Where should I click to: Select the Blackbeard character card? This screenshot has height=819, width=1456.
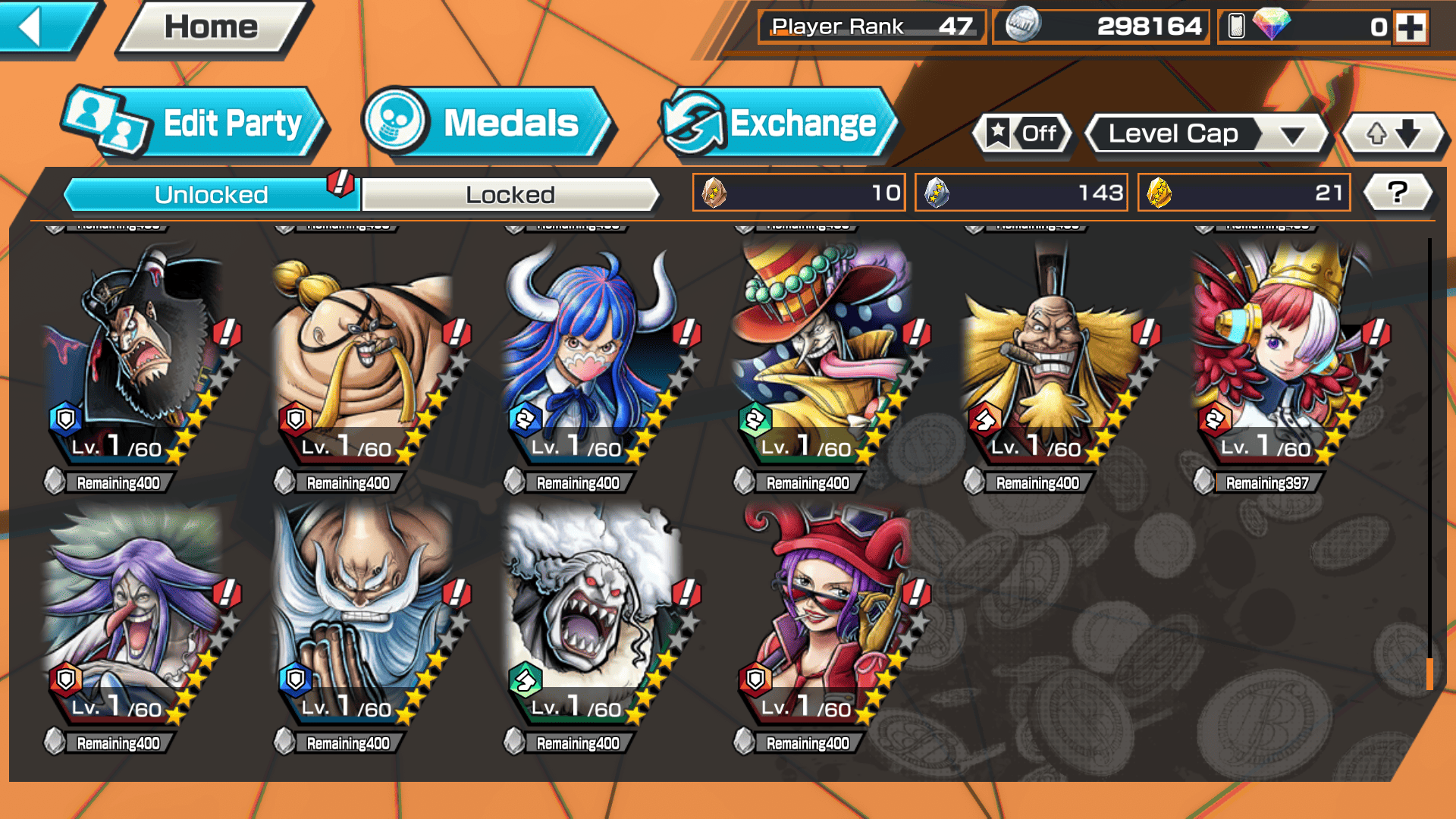(x=136, y=356)
